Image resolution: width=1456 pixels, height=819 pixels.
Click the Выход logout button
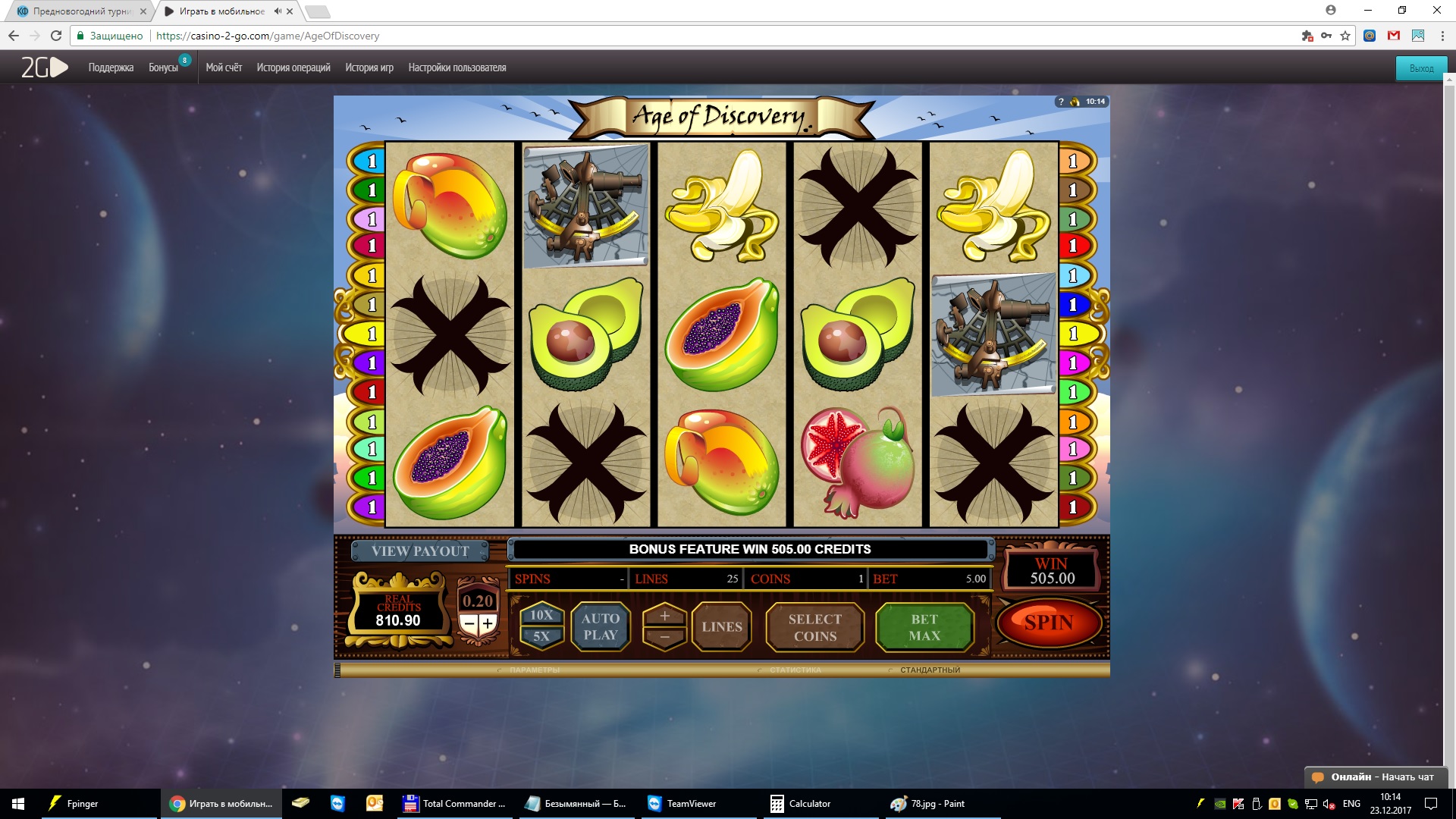coord(1421,68)
